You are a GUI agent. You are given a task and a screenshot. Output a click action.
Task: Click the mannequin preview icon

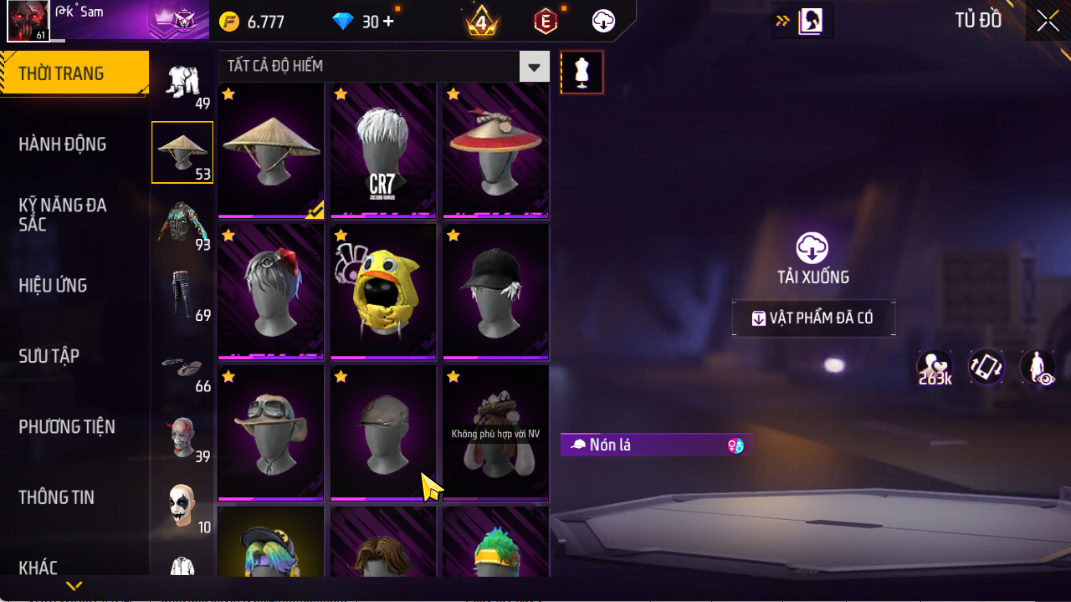point(582,72)
